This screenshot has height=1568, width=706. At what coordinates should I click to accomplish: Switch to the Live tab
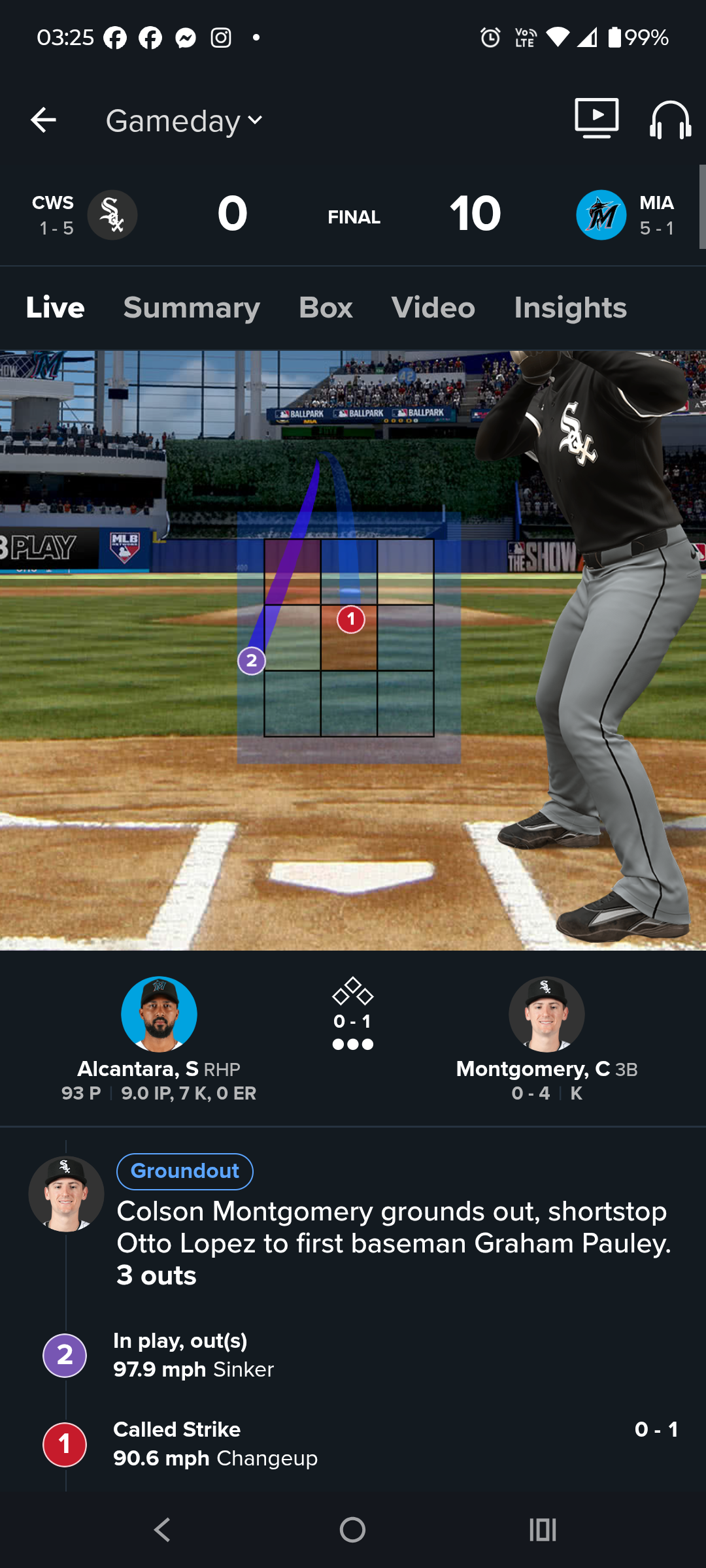[55, 308]
